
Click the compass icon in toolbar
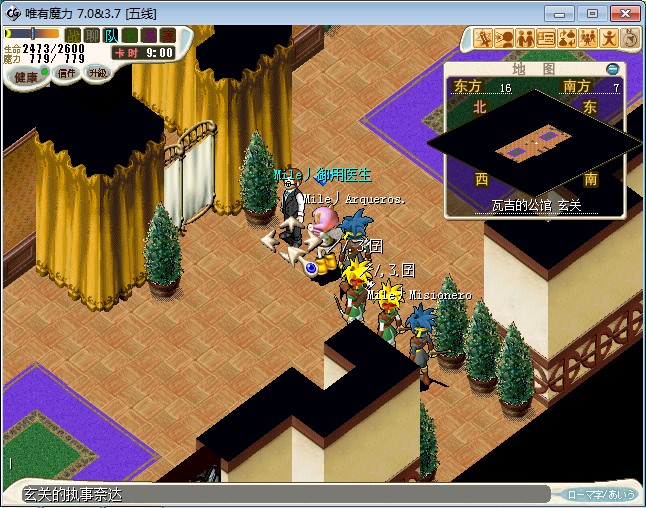(630, 39)
